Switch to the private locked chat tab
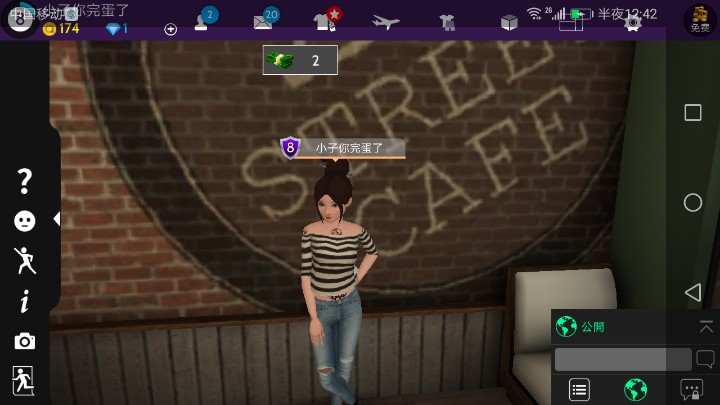Image resolution: width=720 pixels, height=405 pixels. (x=691, y=390)
